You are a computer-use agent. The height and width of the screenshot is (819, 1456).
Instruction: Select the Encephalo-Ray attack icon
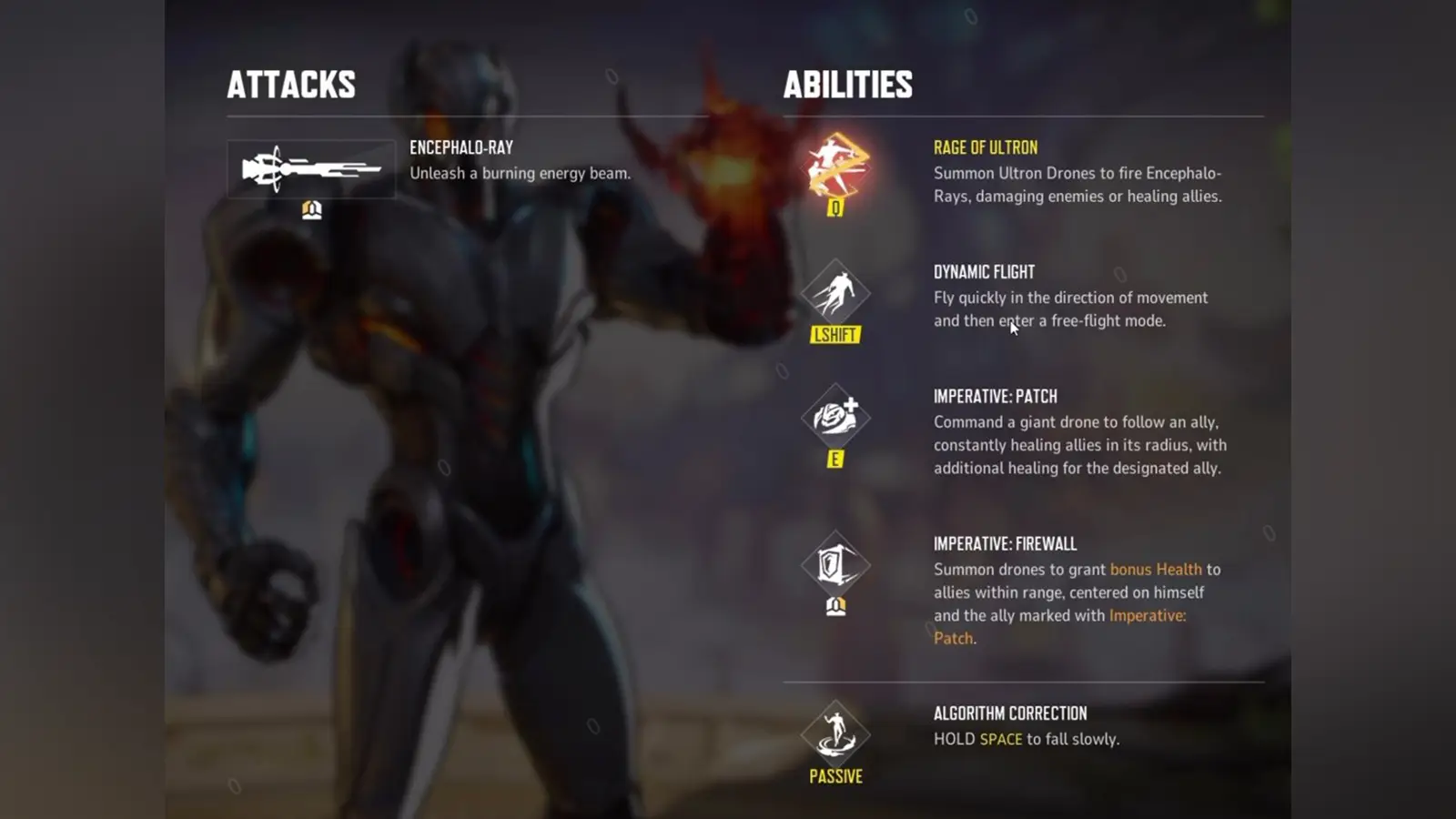pyautogui.click(x=310, y=169)
